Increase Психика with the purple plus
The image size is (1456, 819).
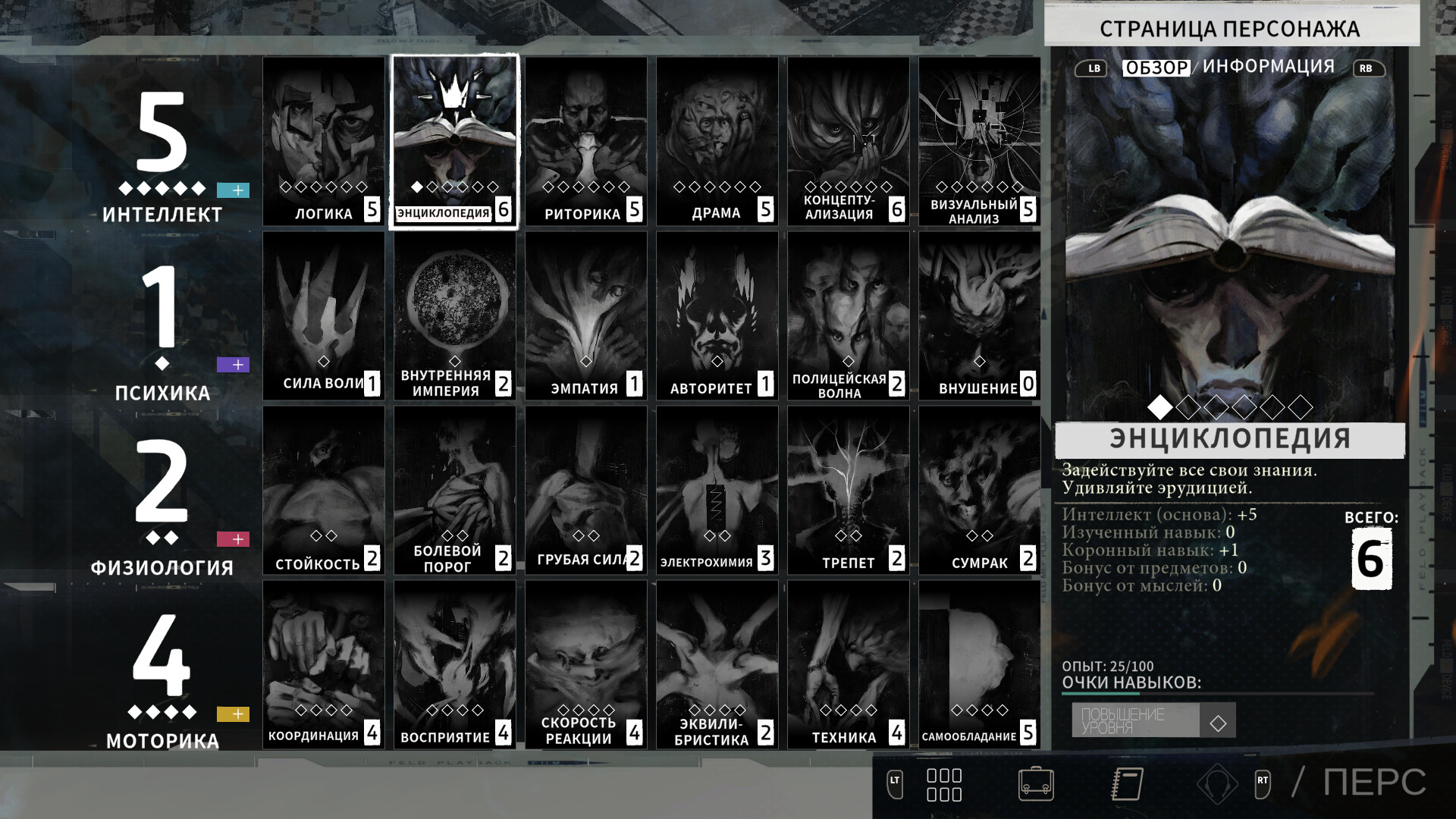(233, 365)
